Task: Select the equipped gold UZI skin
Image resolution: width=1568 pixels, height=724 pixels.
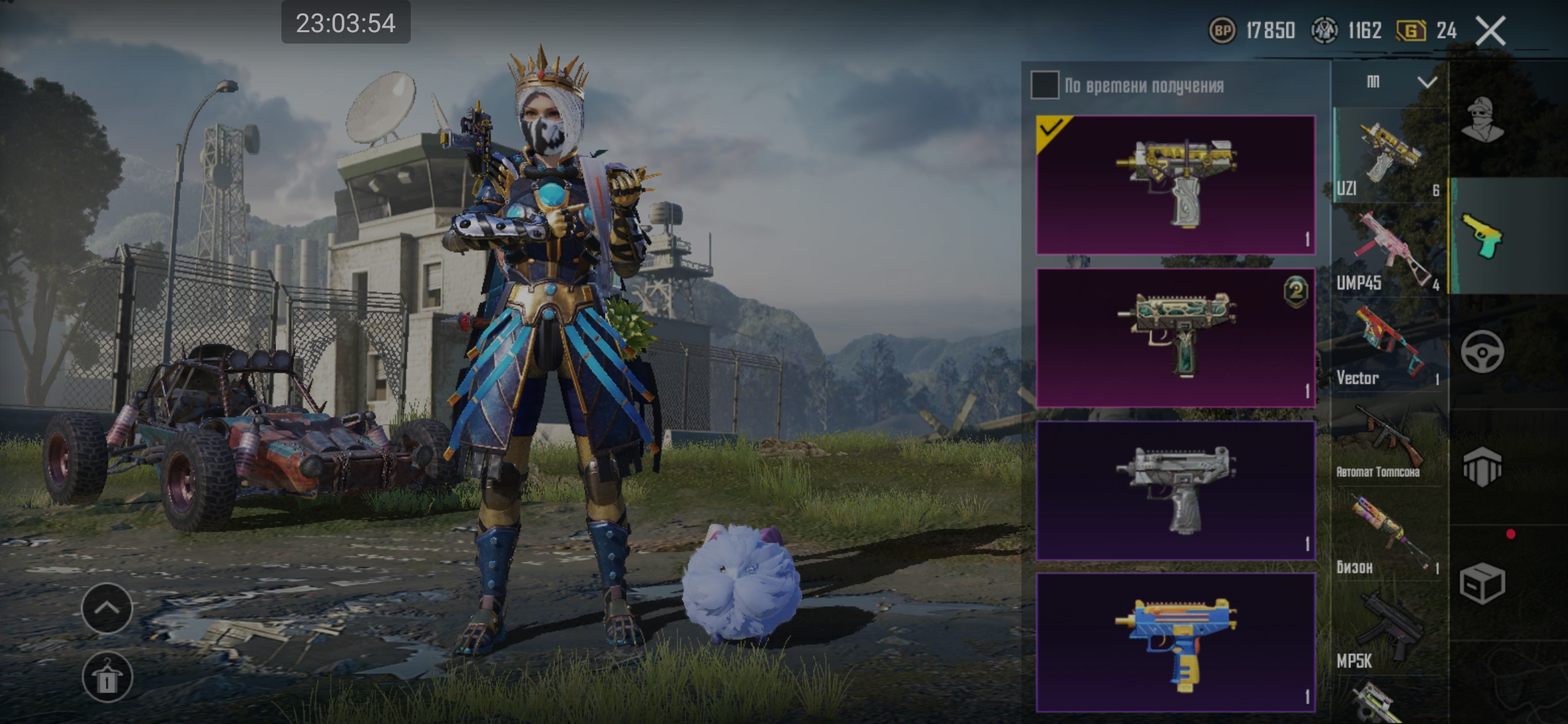Action: (1175, 184)
